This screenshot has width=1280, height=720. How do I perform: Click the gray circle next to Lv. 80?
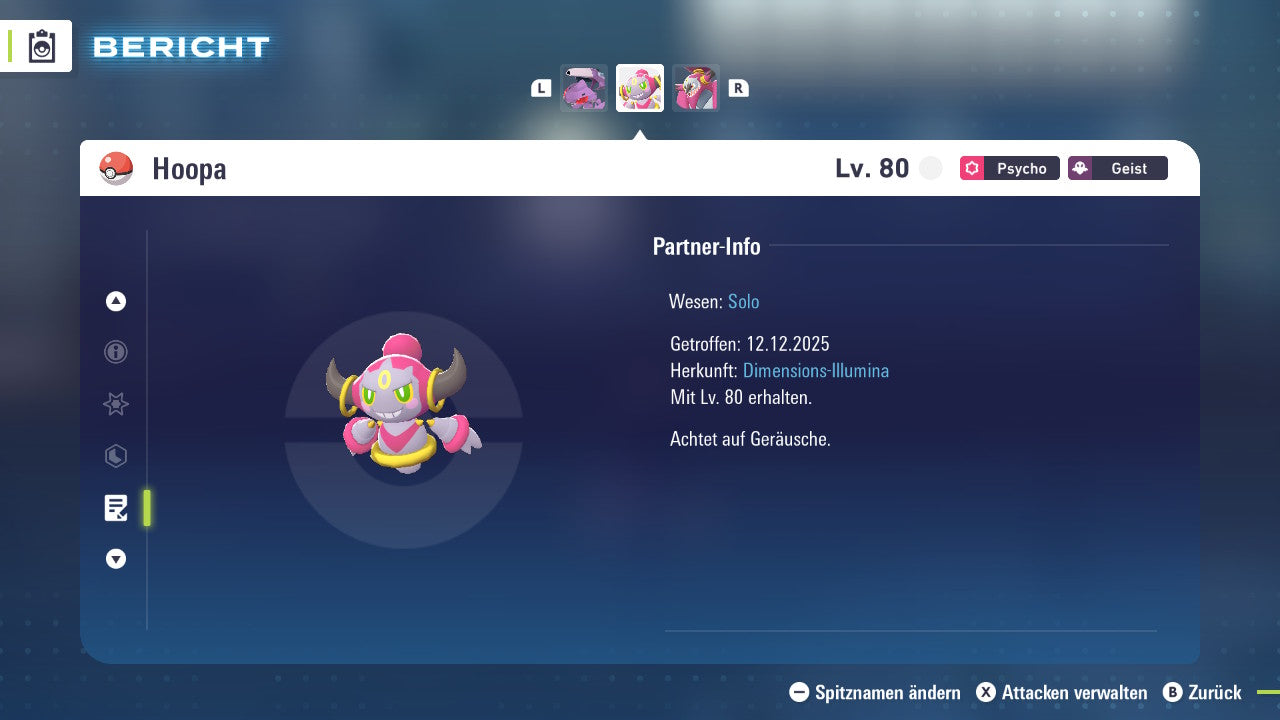tap(930, 168)
